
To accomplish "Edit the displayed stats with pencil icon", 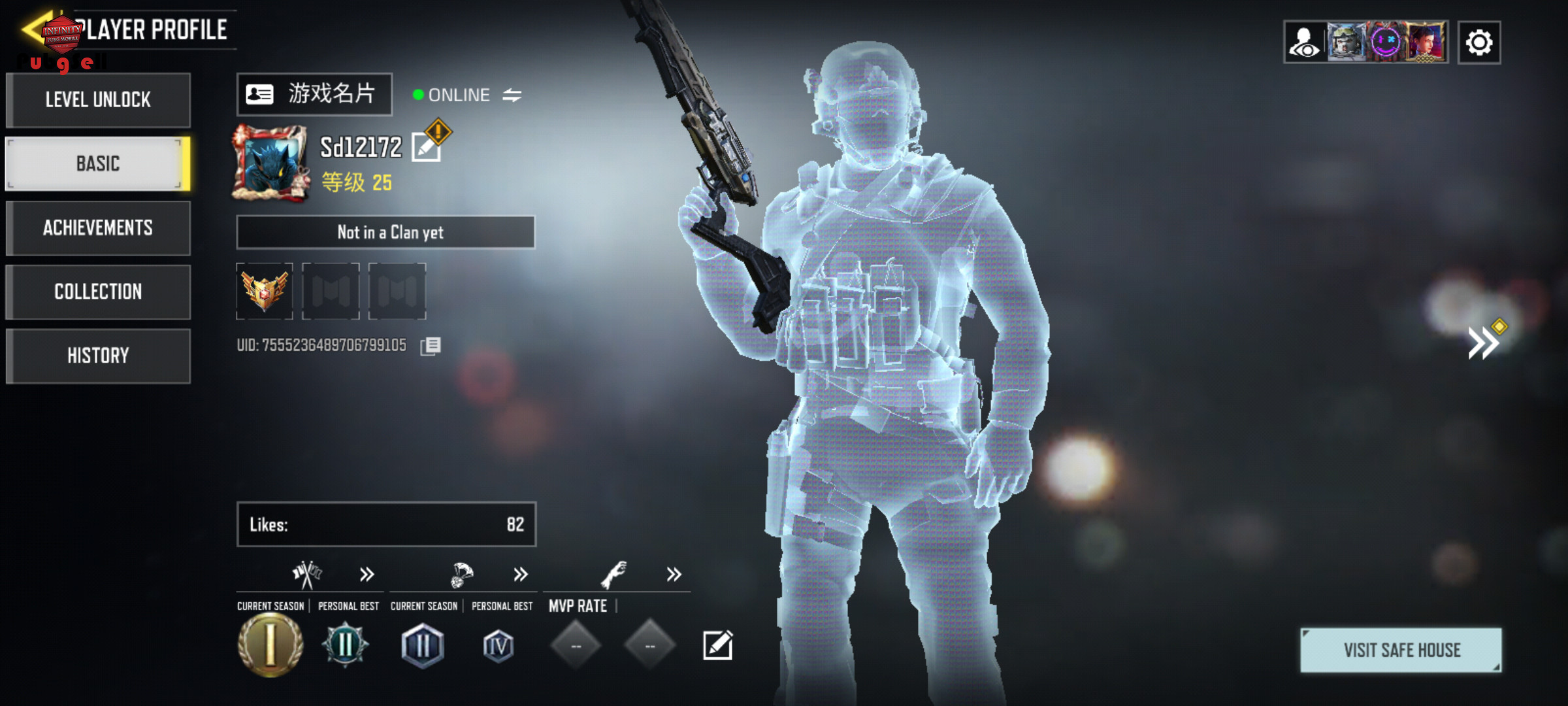I will click(717, 646).
